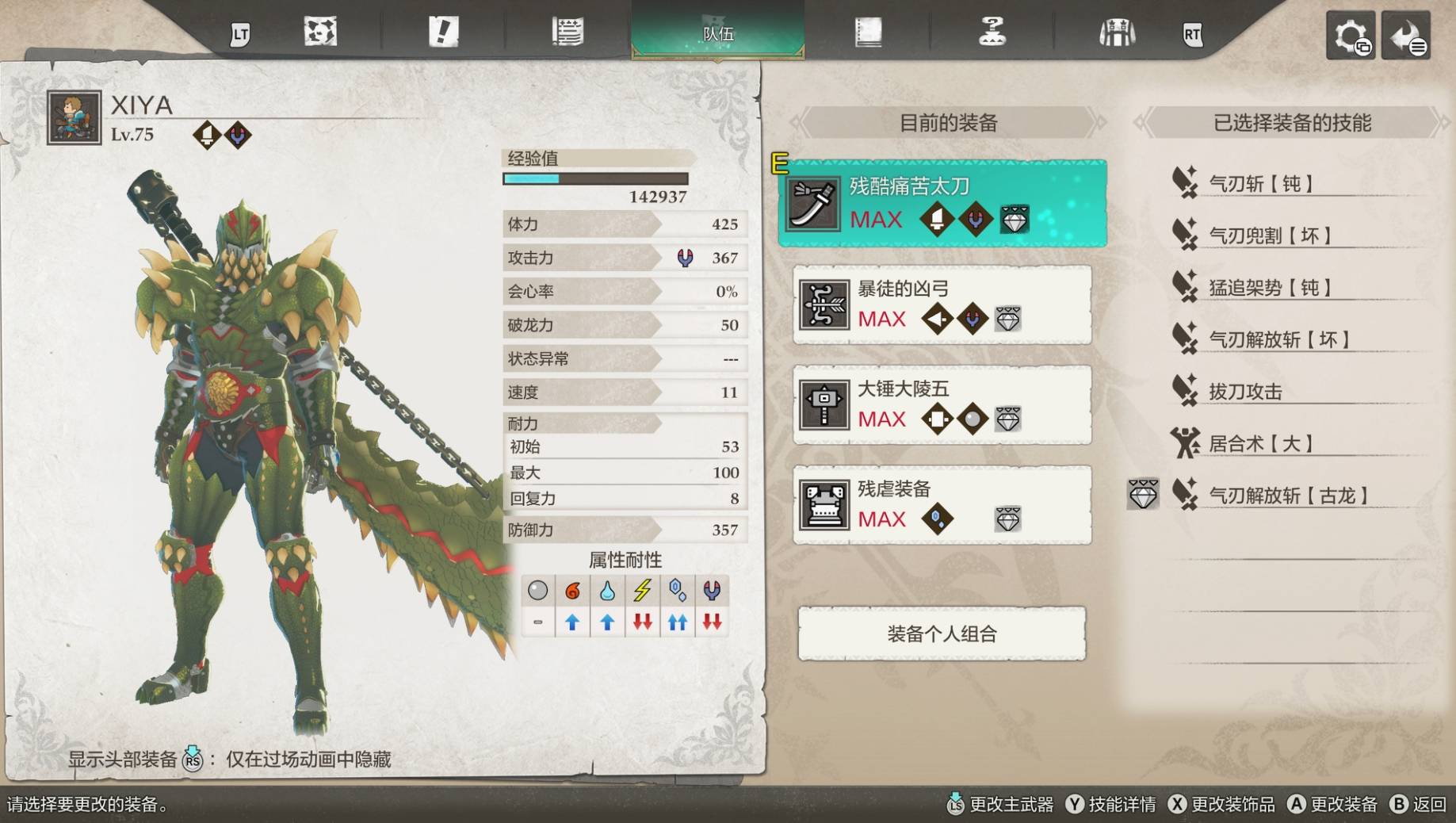Open the question mark figure tab

[x=992, y=33]
